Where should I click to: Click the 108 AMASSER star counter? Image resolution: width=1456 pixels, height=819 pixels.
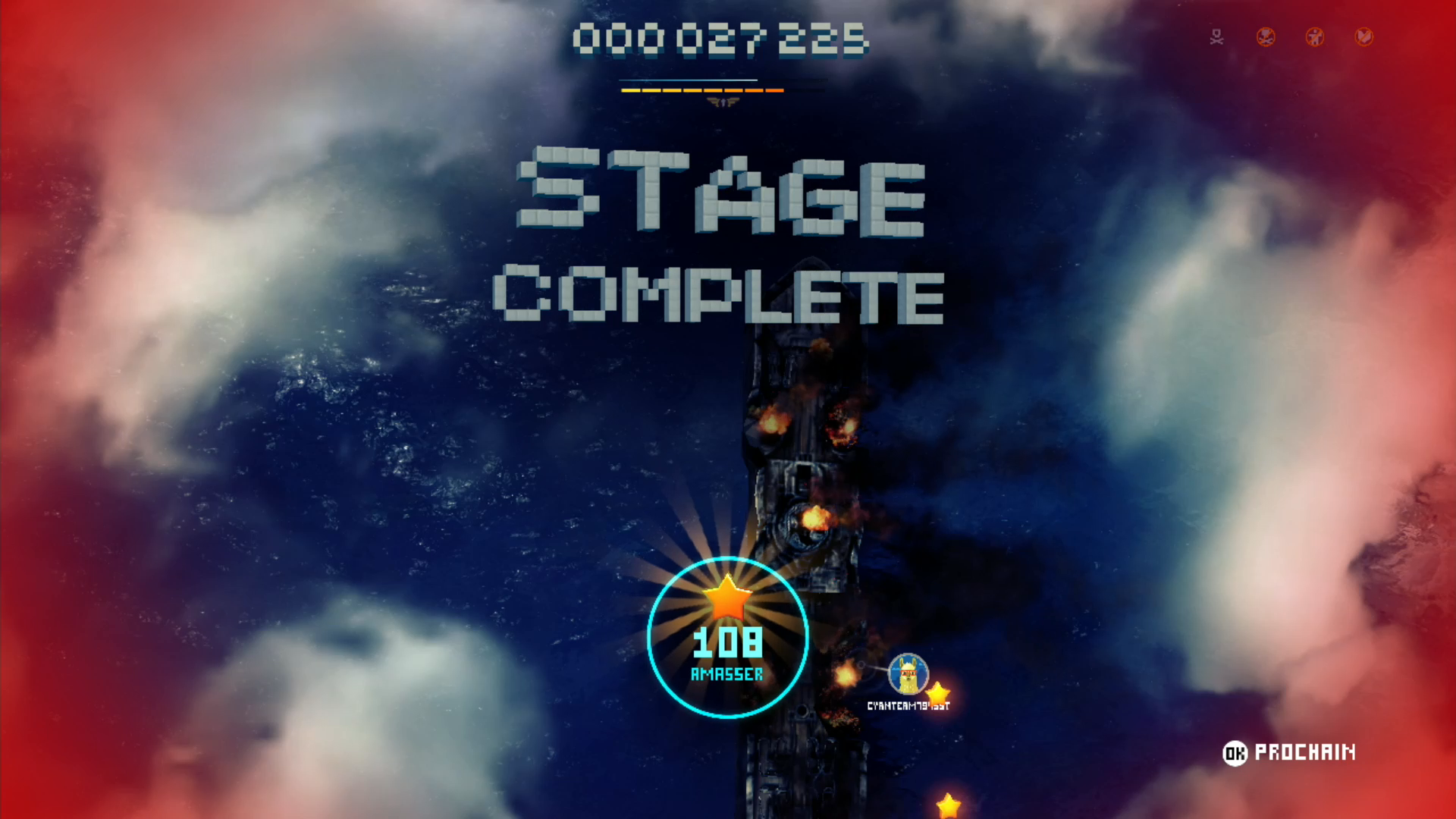[x=727, y=638]
